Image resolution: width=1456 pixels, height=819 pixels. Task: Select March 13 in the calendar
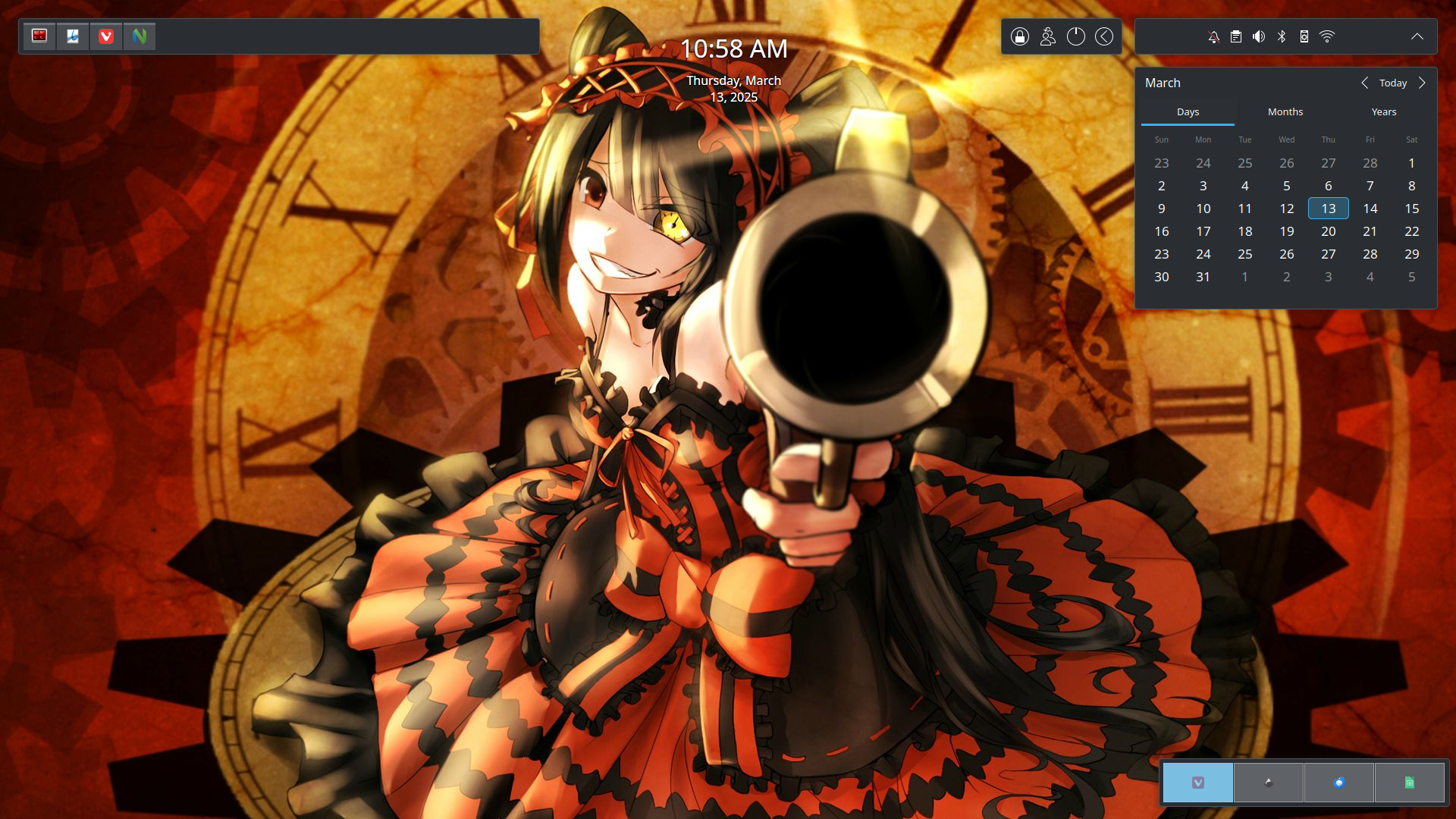click(1329, 209)
